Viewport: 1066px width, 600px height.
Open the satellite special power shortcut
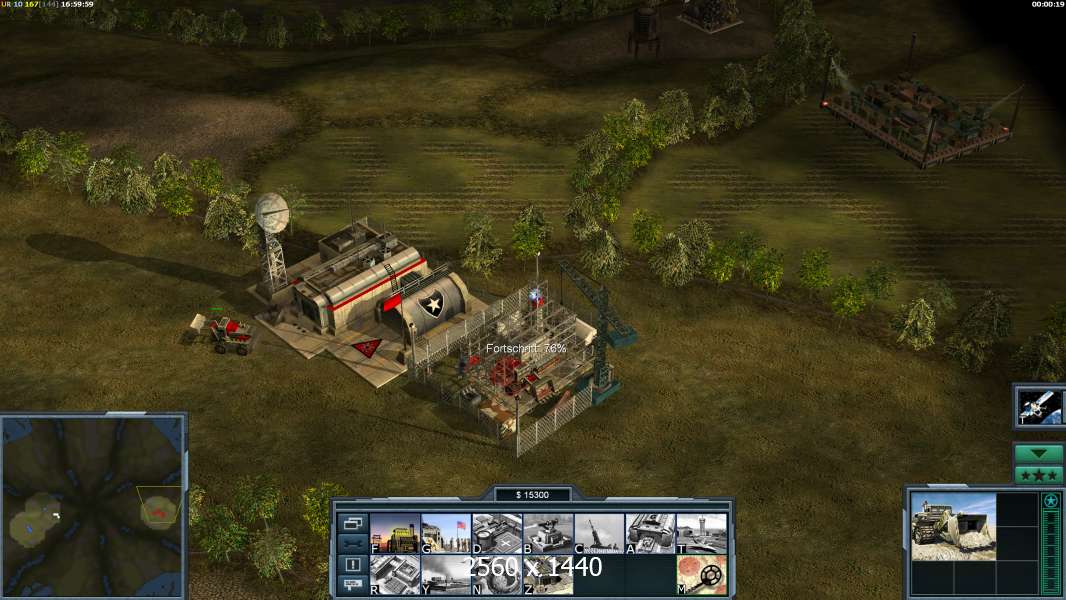1038,406
